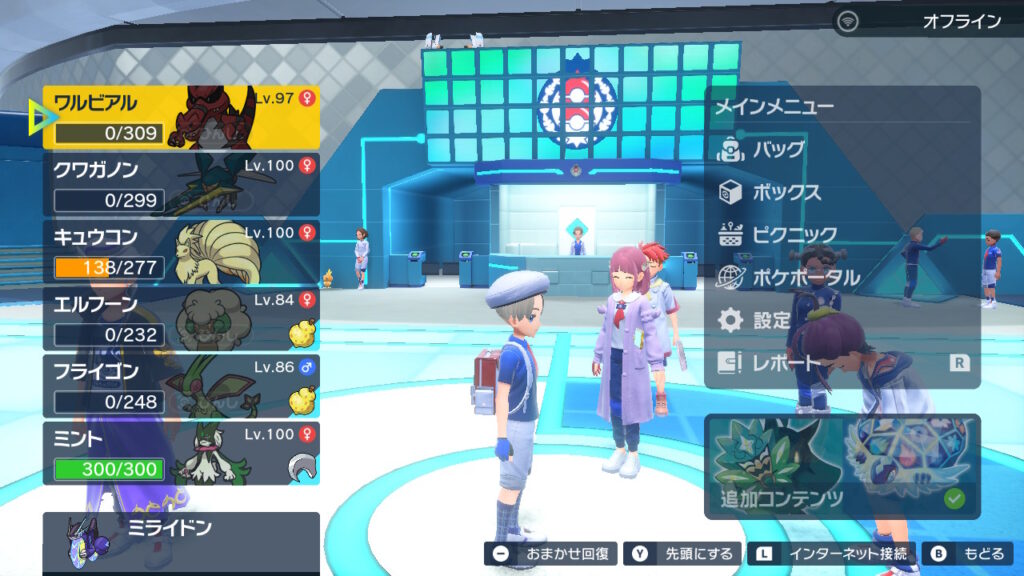Open the バッグ menu

pyautogui.click(x=778, y=150)
